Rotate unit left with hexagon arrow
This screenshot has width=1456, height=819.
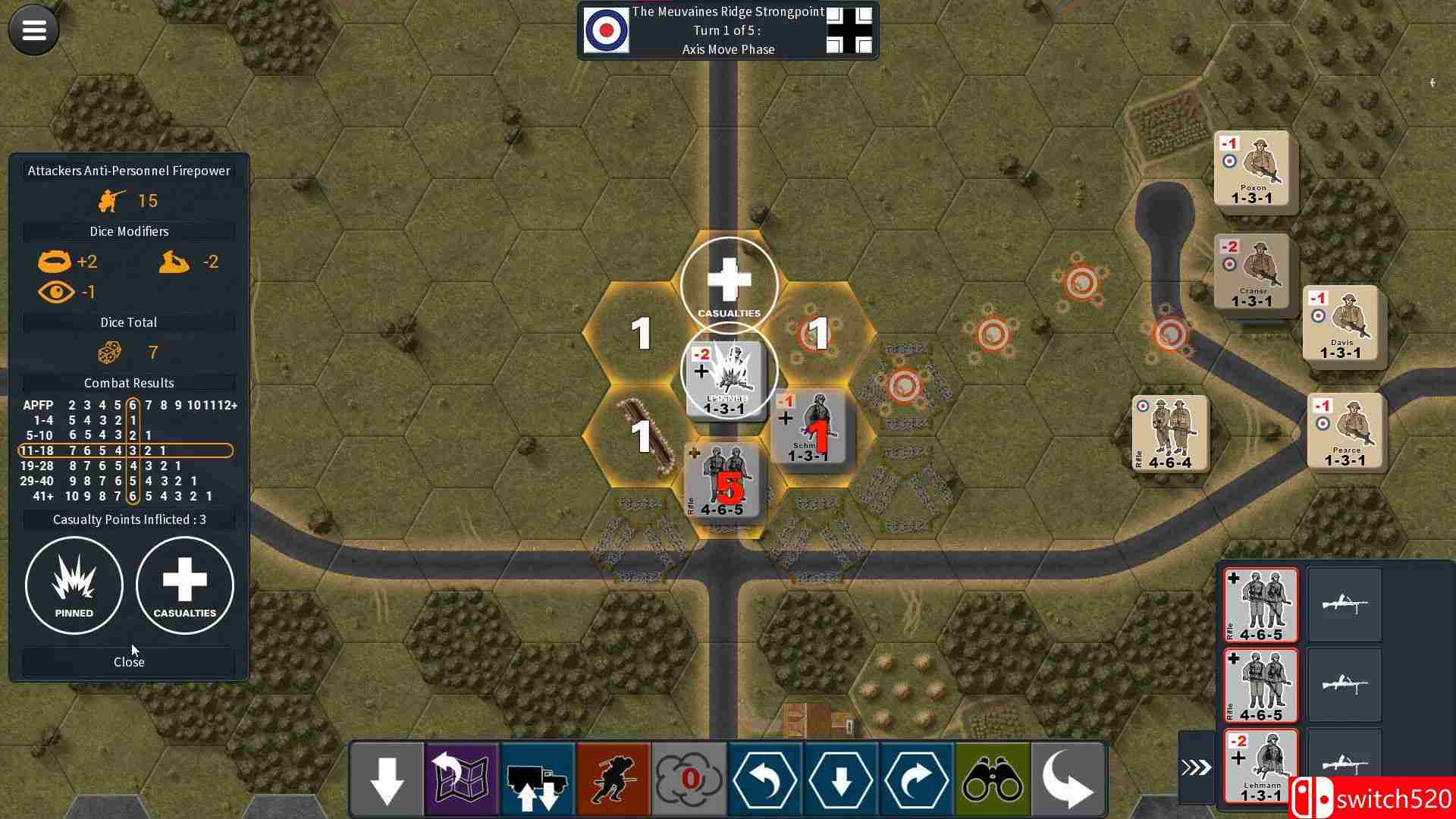pyautogui.click(x=765, y=780)
